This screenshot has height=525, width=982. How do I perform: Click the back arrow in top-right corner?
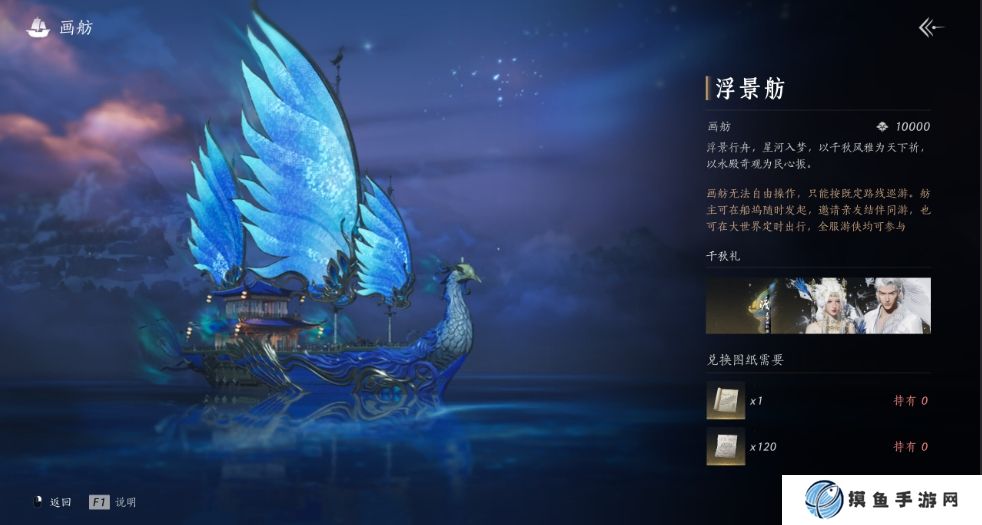pyautogui.click(x=931, y=28)
